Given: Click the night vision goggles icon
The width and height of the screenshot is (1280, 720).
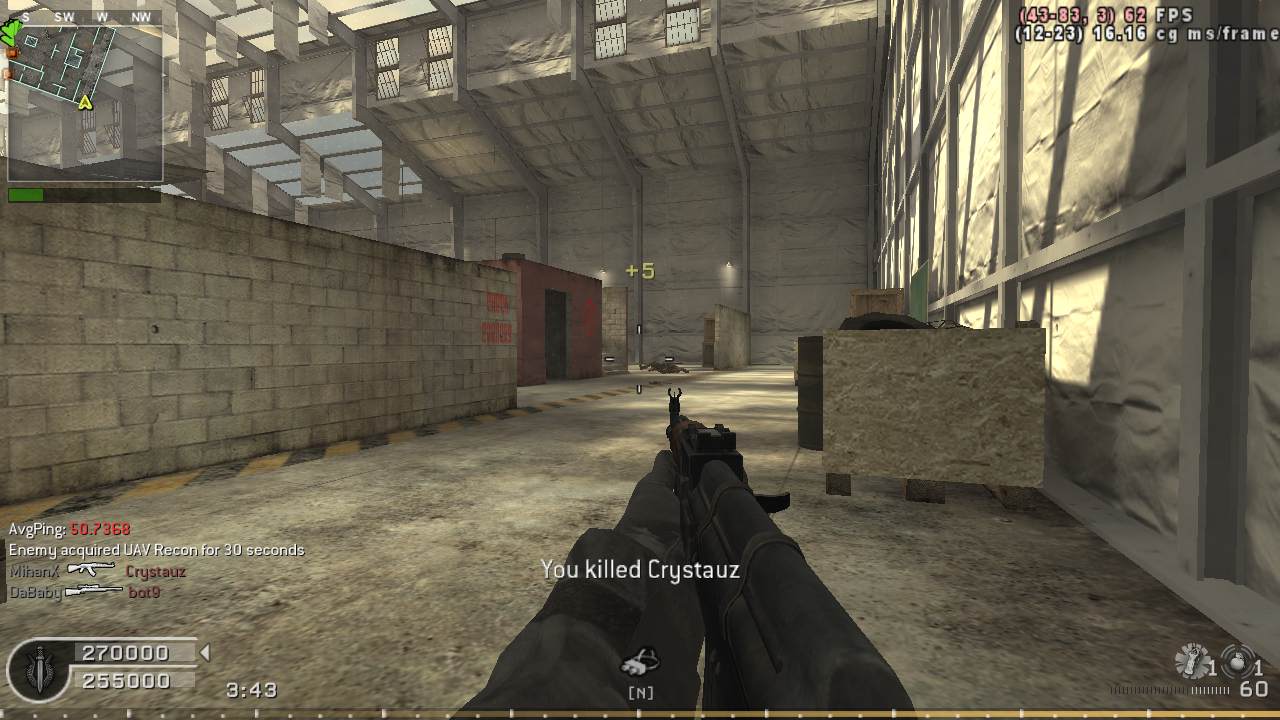Looking at the screenshot, I should pos(639,661).
